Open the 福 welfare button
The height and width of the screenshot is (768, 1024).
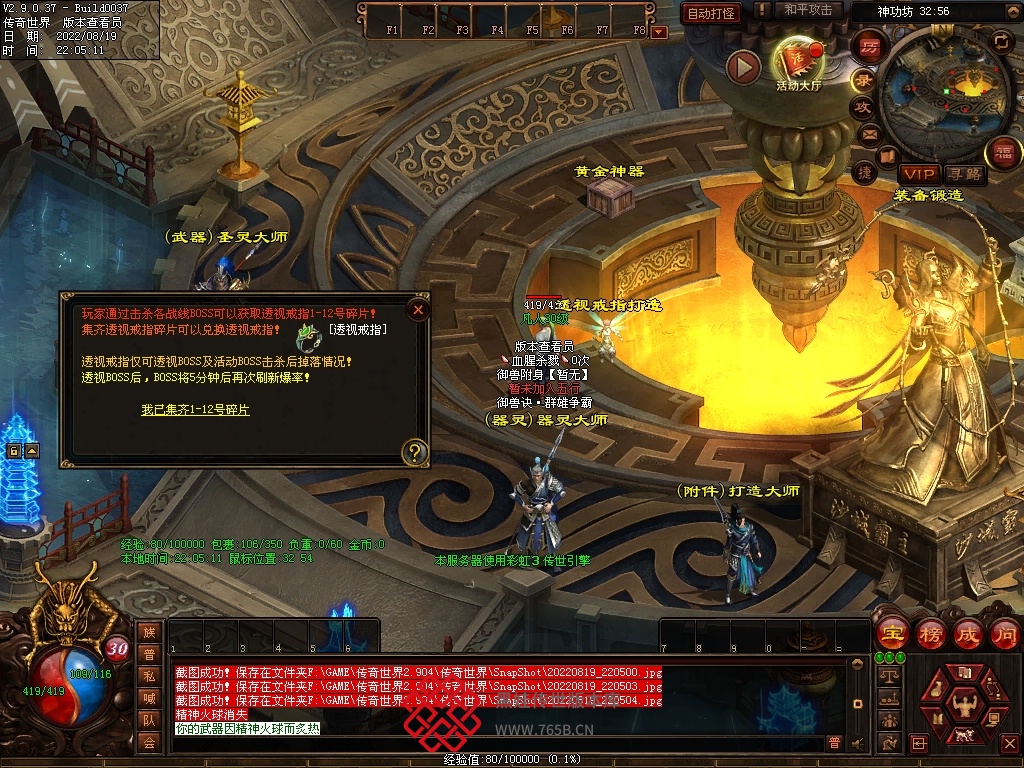click(x=1003, y=152)
